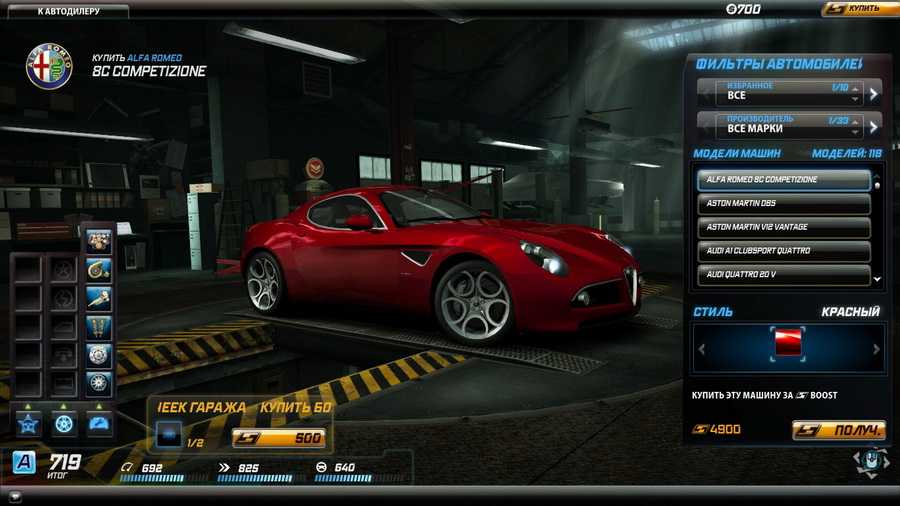This screenshot has height=506, width=900.
Task: Show previous car color style
Action: click(699, 349)
